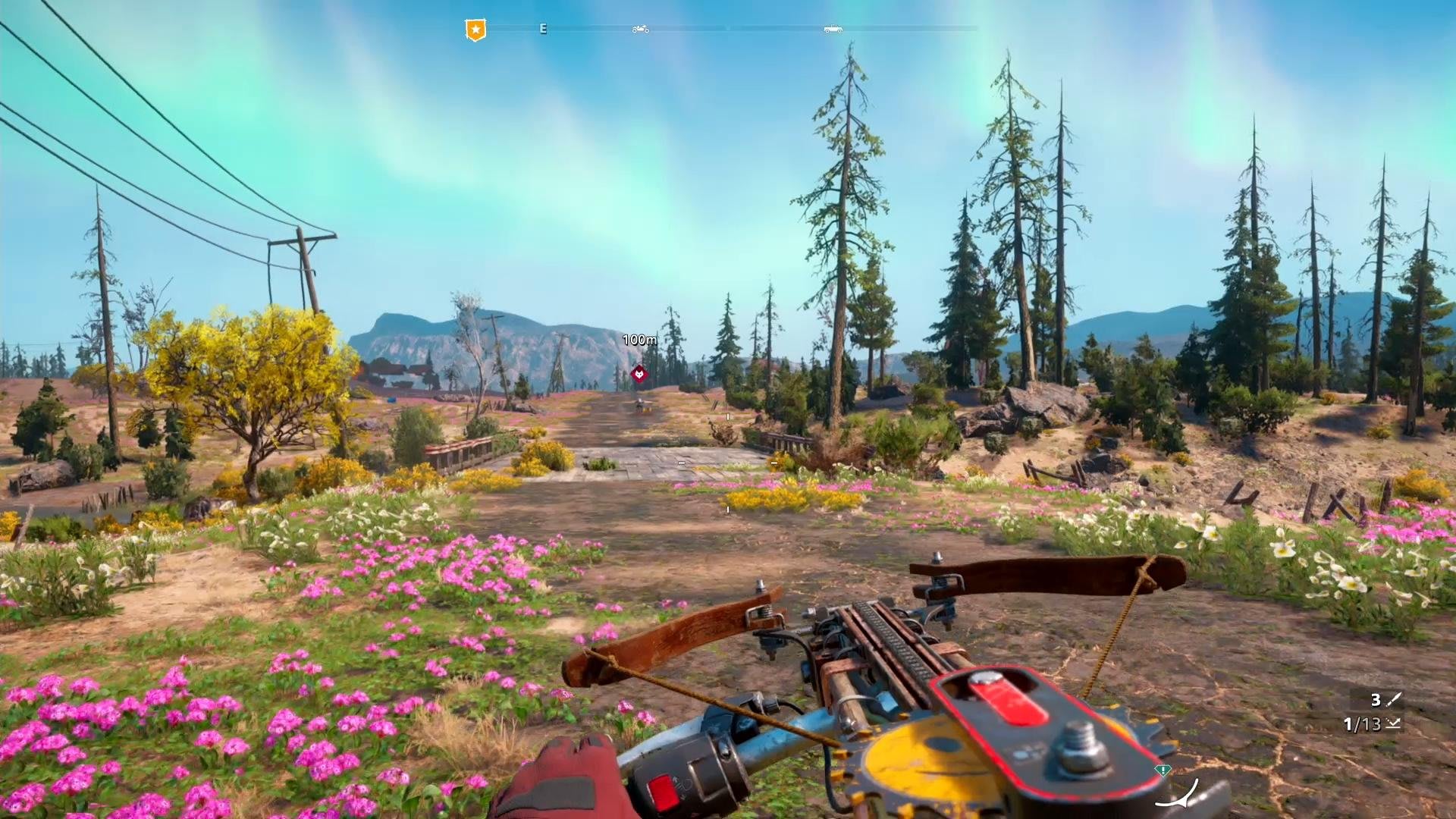
Task: Click the car icon on the compass
Action: 833,29
